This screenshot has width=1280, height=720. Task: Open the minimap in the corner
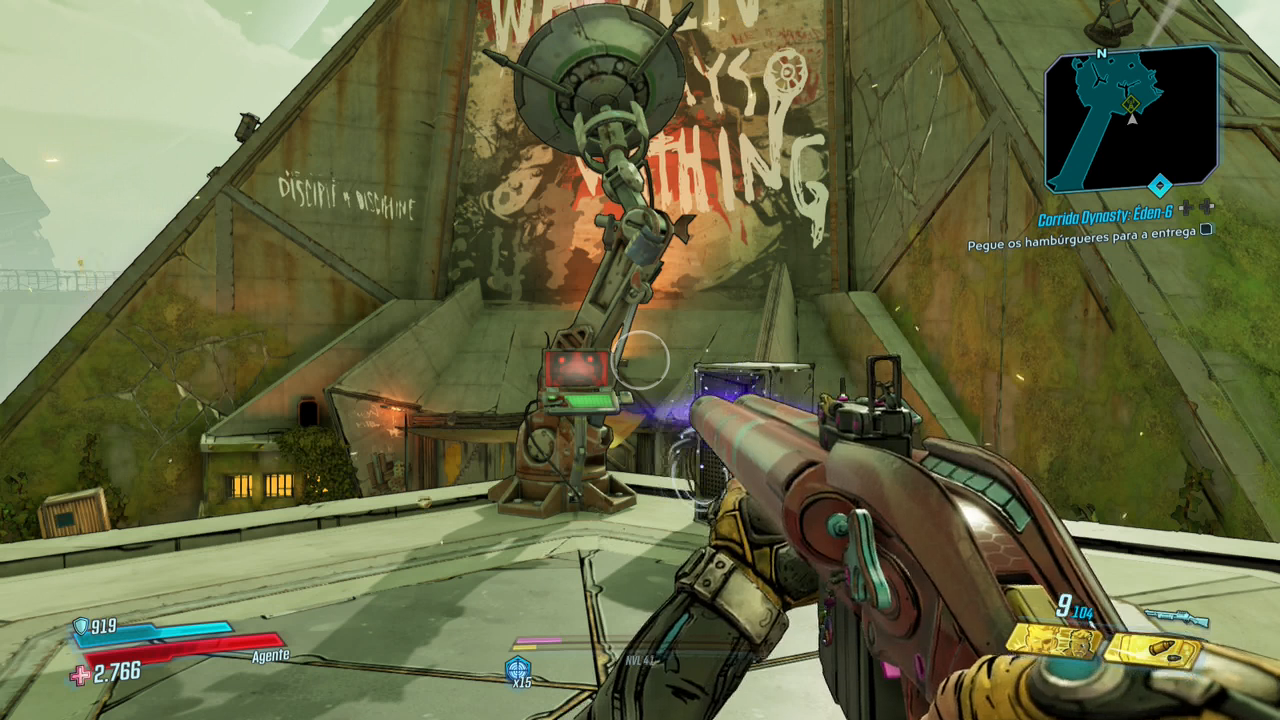1131,118
